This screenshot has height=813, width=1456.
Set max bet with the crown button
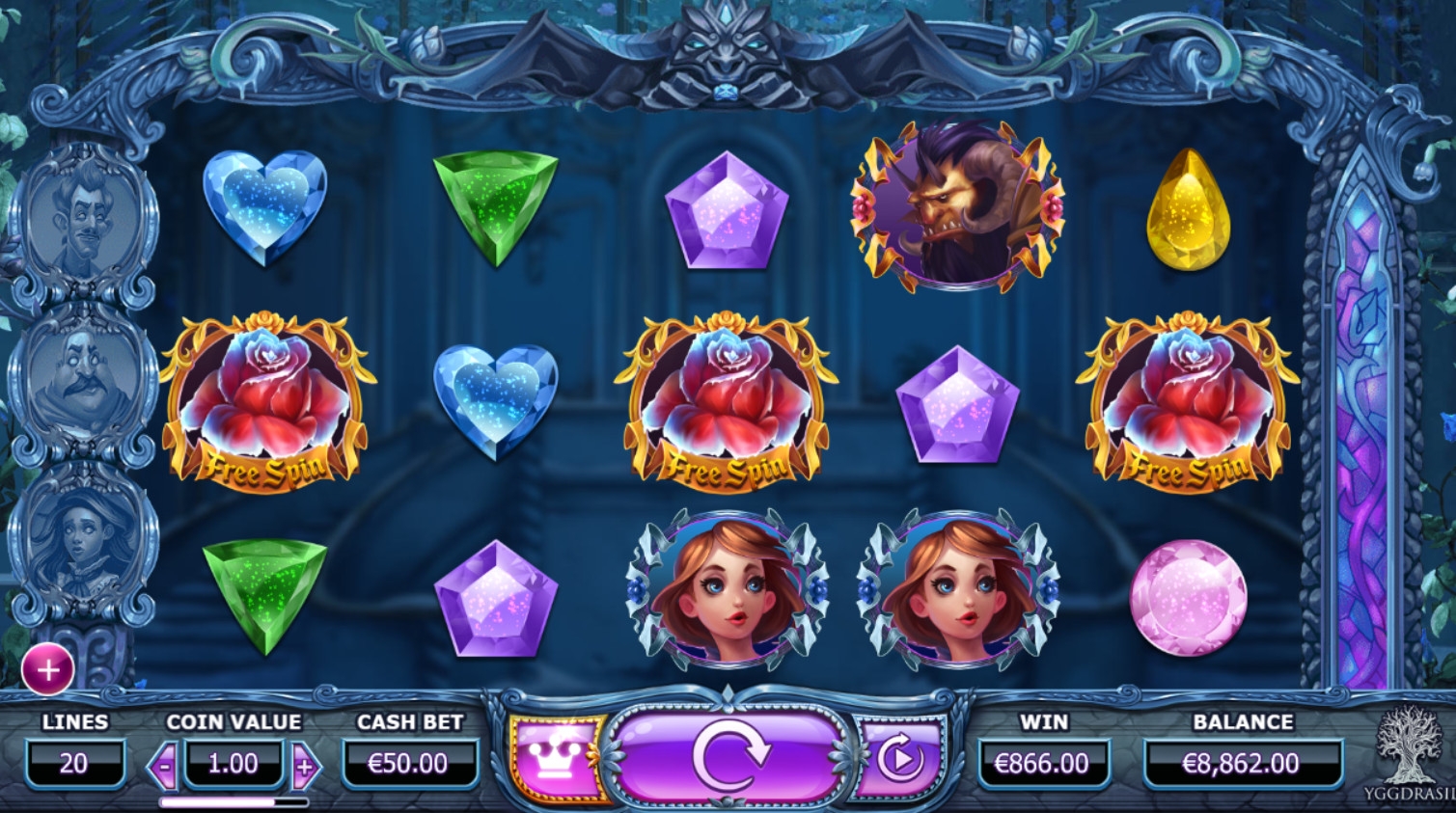554,759
